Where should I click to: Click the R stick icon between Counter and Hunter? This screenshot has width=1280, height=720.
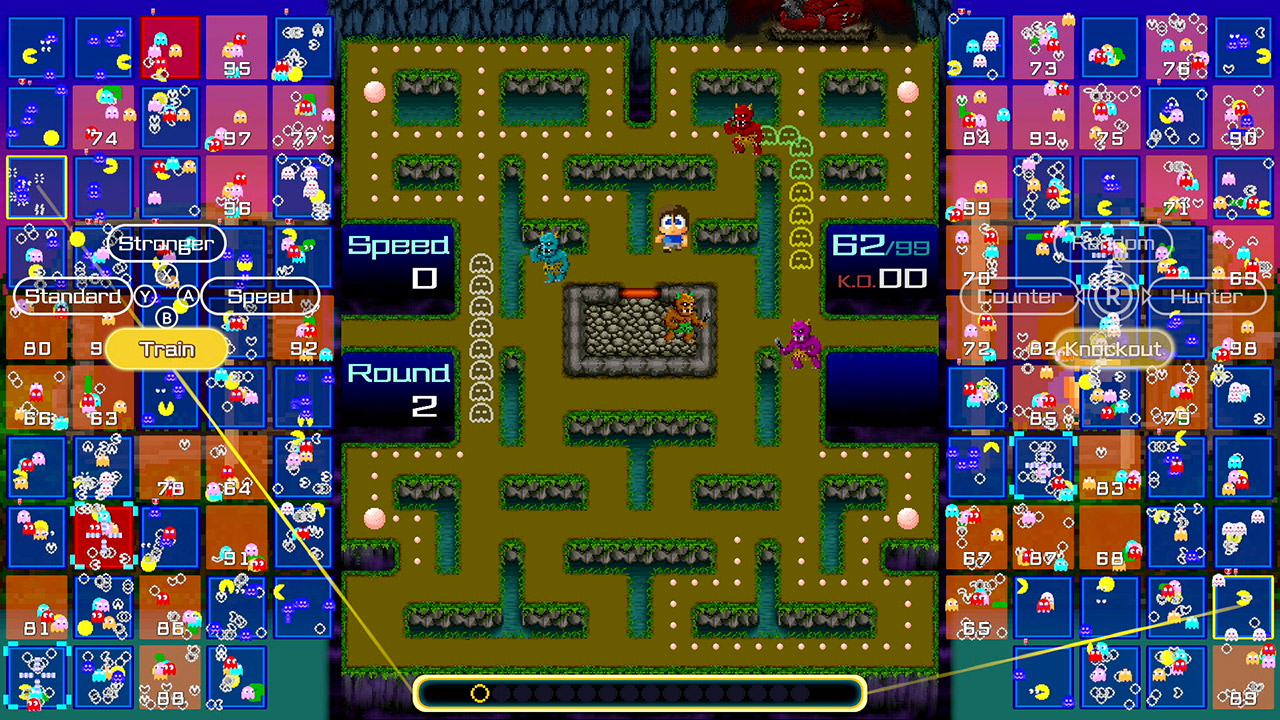click(x=1113, y=297)
